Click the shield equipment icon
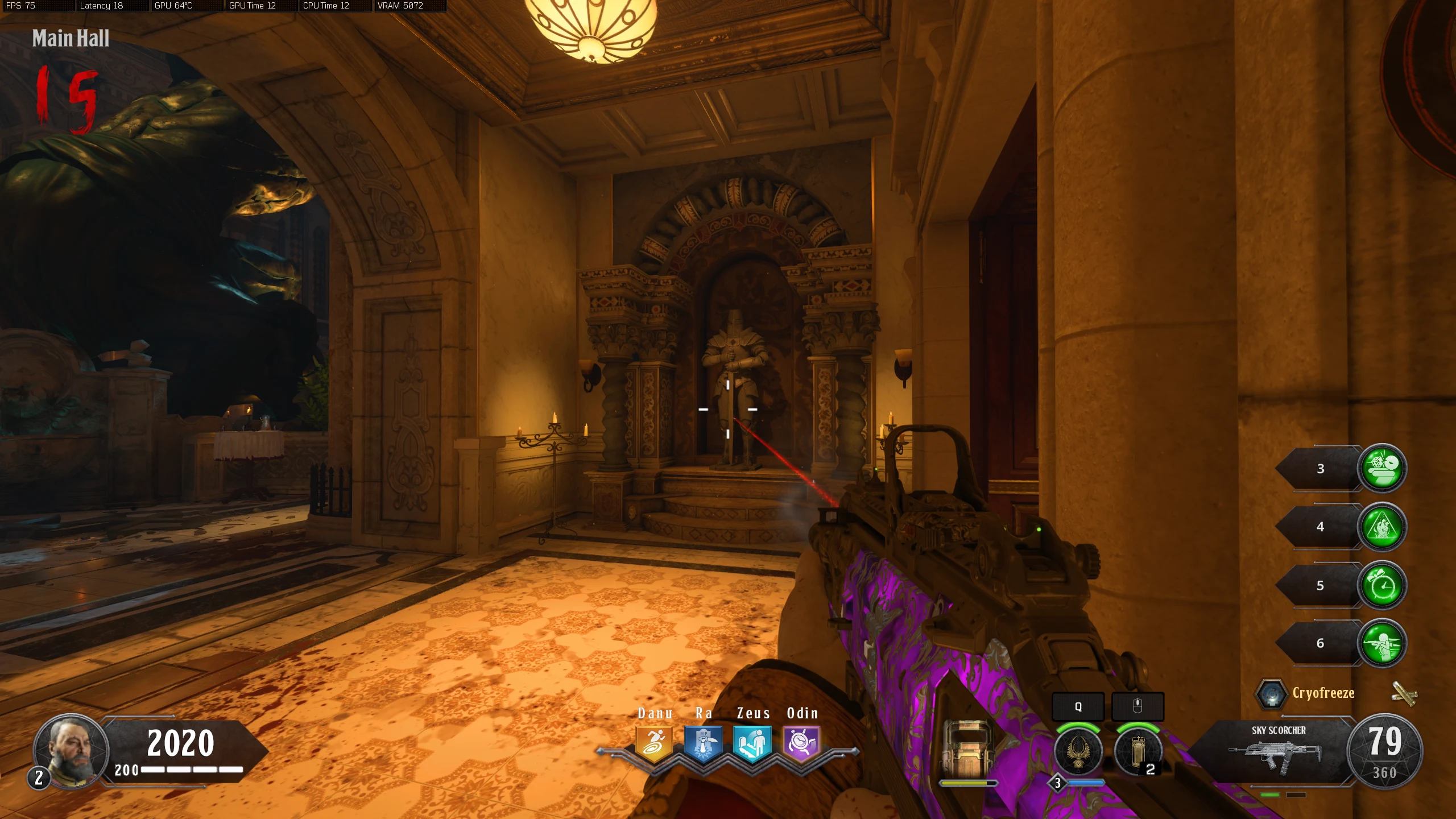The height and width of the screenshot is (819, 1456). 967,748
